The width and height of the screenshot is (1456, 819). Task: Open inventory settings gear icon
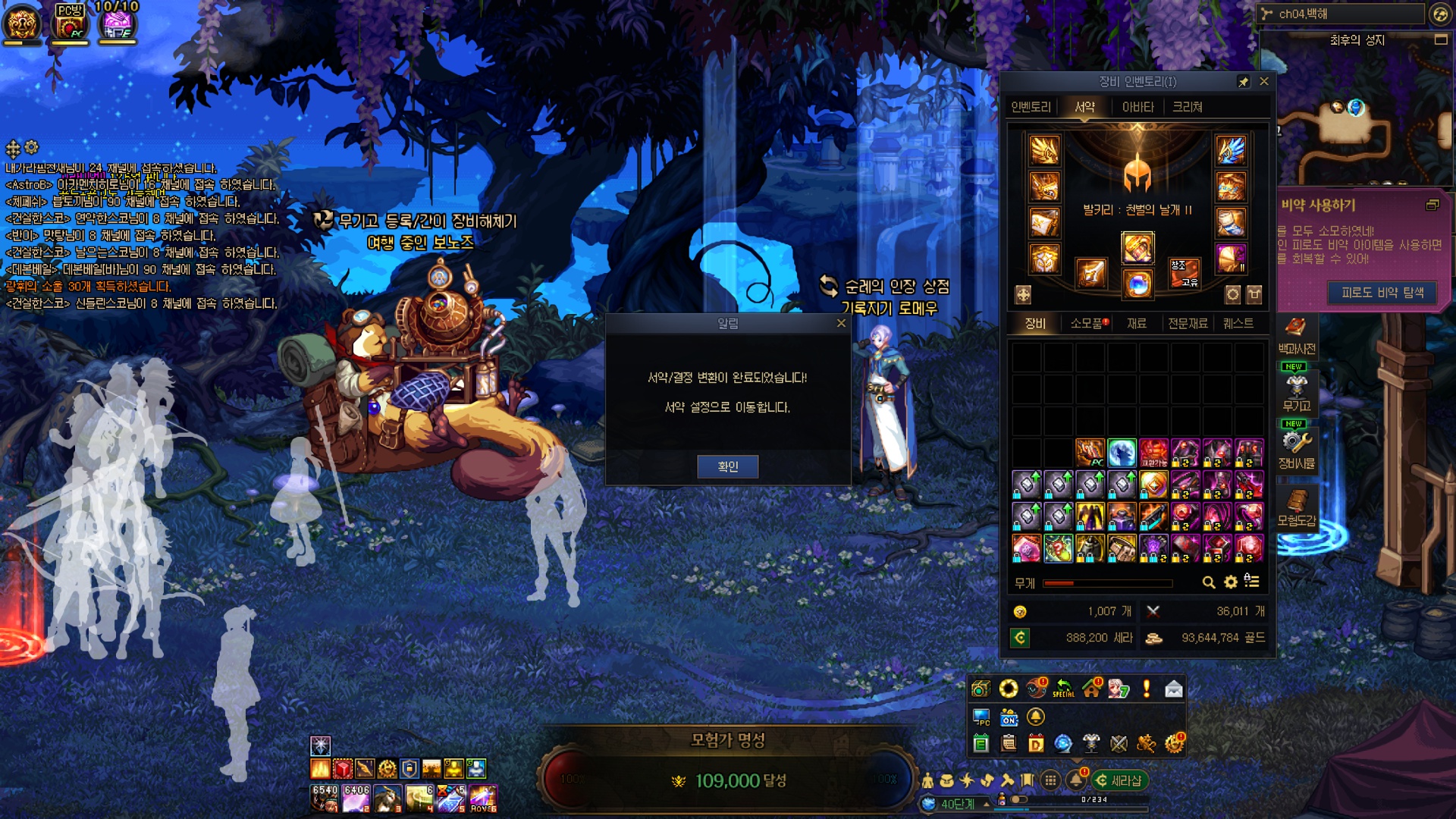pos(1230,582)
